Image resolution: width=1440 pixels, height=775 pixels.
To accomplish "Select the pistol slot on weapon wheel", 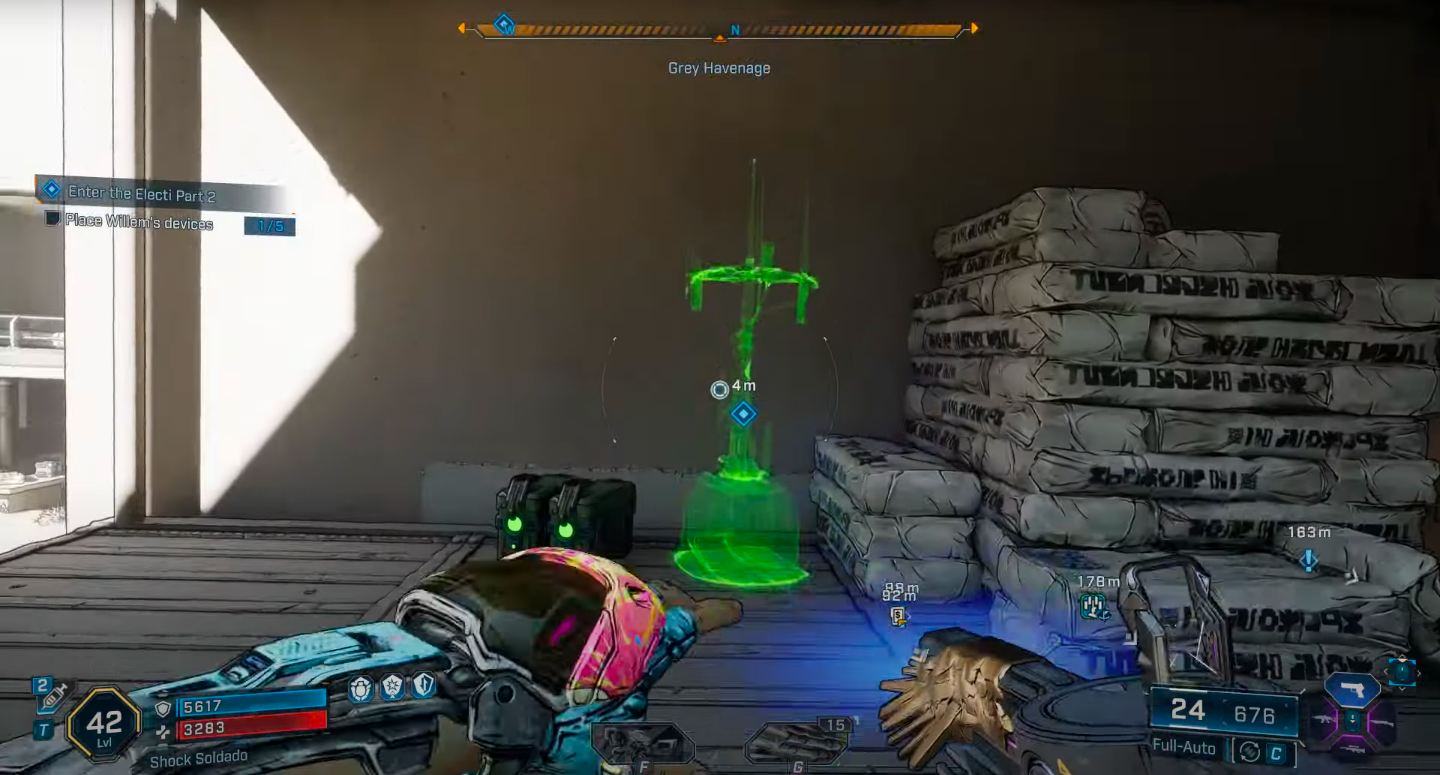I will click(x=1352, y=690).
